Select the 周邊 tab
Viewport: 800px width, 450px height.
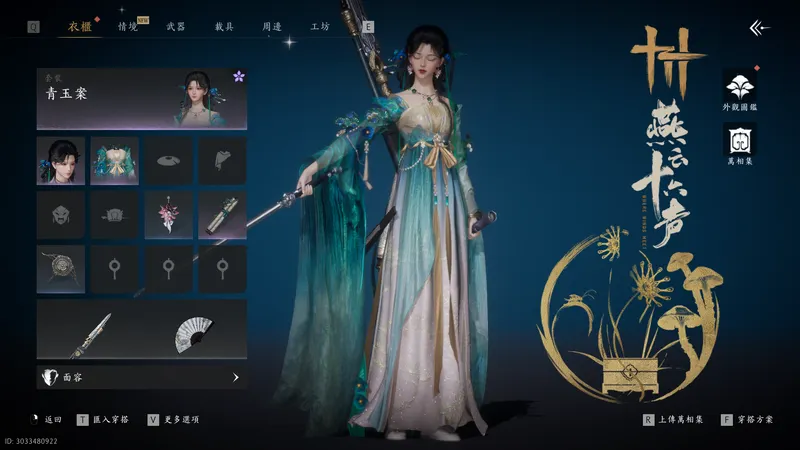pyautogui.click(x=272, y=27)
